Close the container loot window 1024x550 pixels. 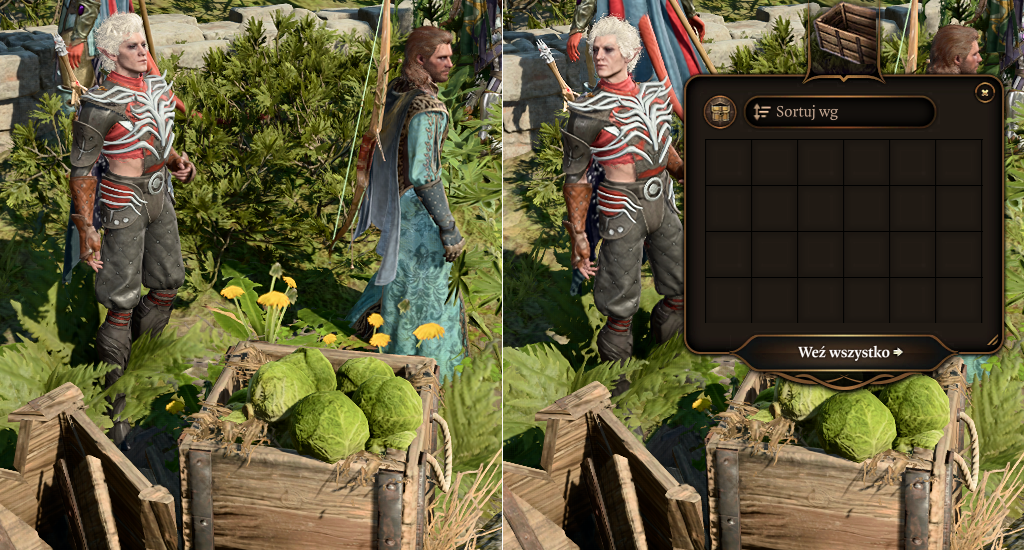coord(984,93)
